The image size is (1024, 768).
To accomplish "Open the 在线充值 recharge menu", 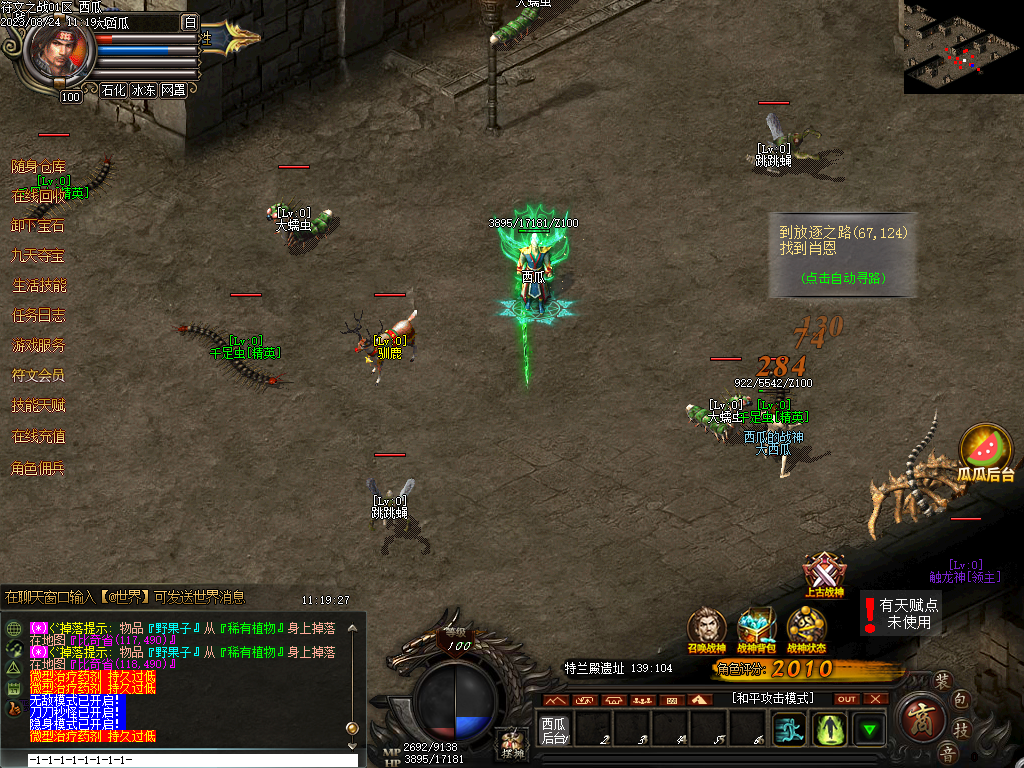I will pos(38,436).
